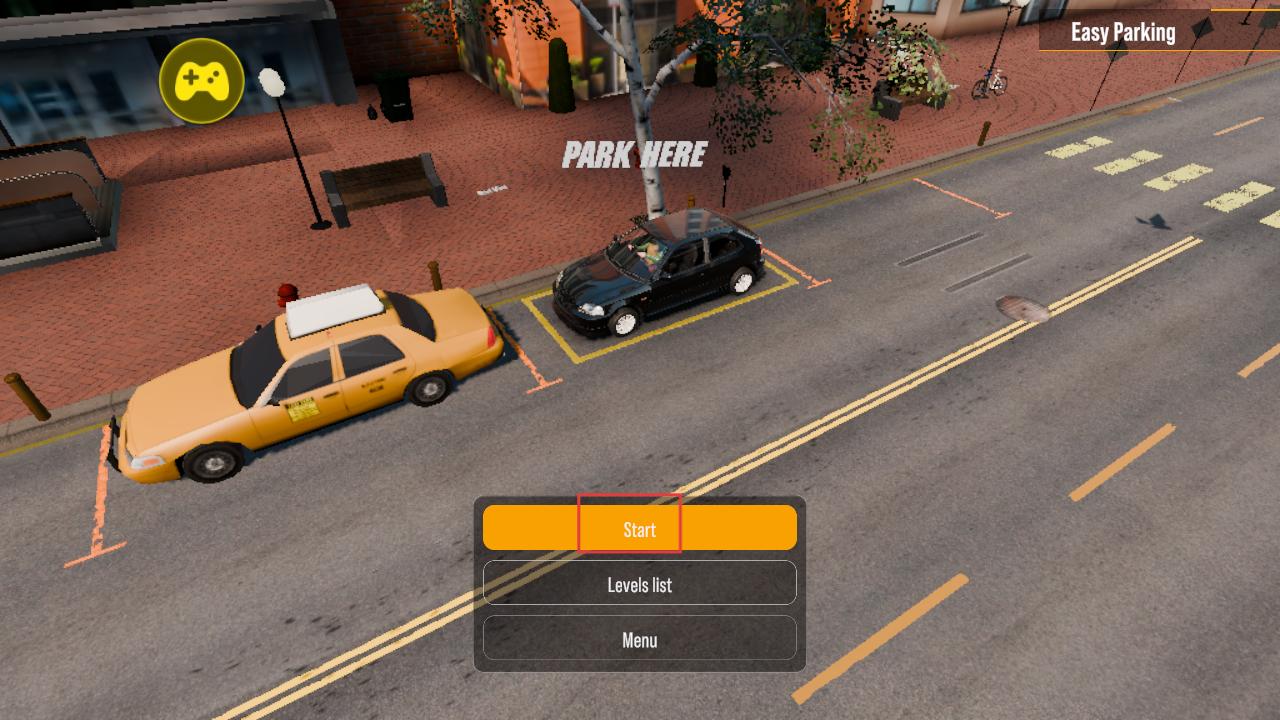Click the yellow gamepad icon
This screenshot has width=1280, height=720.
[x=201, y=81]
